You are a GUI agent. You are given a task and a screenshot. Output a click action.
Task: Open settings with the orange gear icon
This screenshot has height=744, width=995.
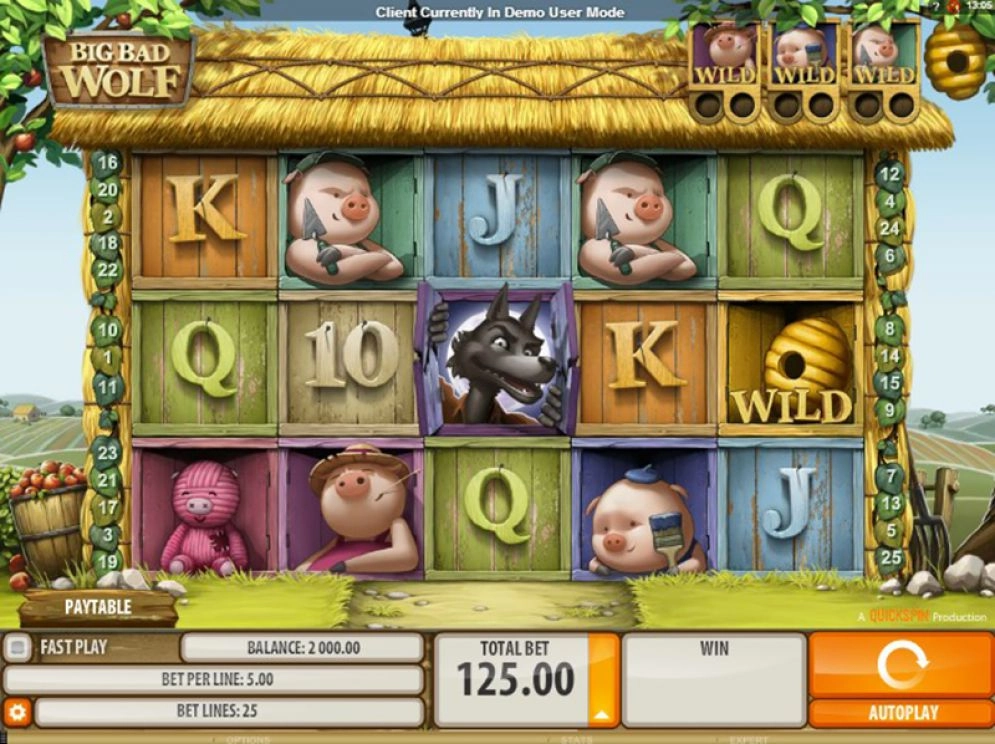tap(17, 712)
